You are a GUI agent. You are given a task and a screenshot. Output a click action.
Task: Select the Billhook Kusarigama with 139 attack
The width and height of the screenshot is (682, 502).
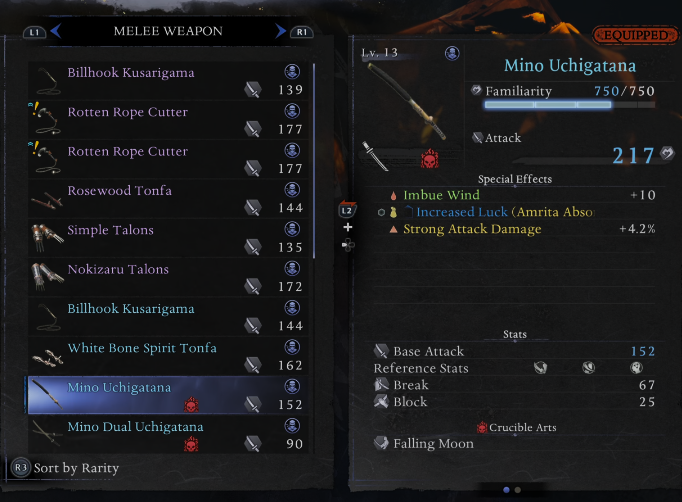click(168, 81)
